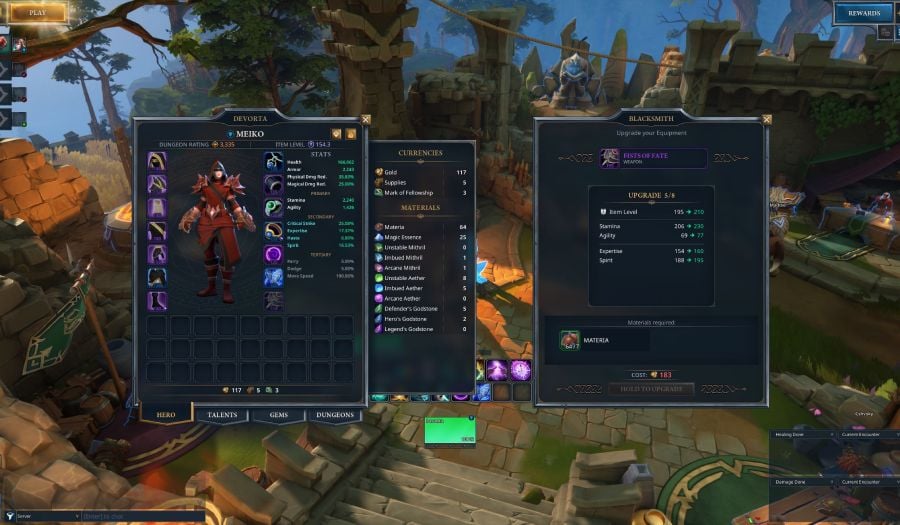Open the Rewards panel
The width and height of the screenshot is (900, 525).
click(x=863, y=13)
